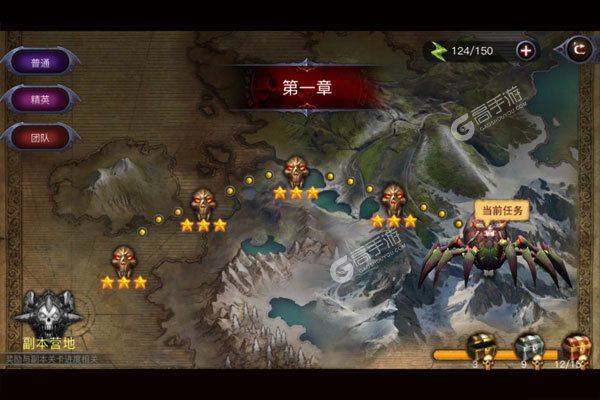Image resolution: width=600 pixels, height=400 pixels.
Task: Claim the gold chest at 3 skulls
Action: pos(481,348)
